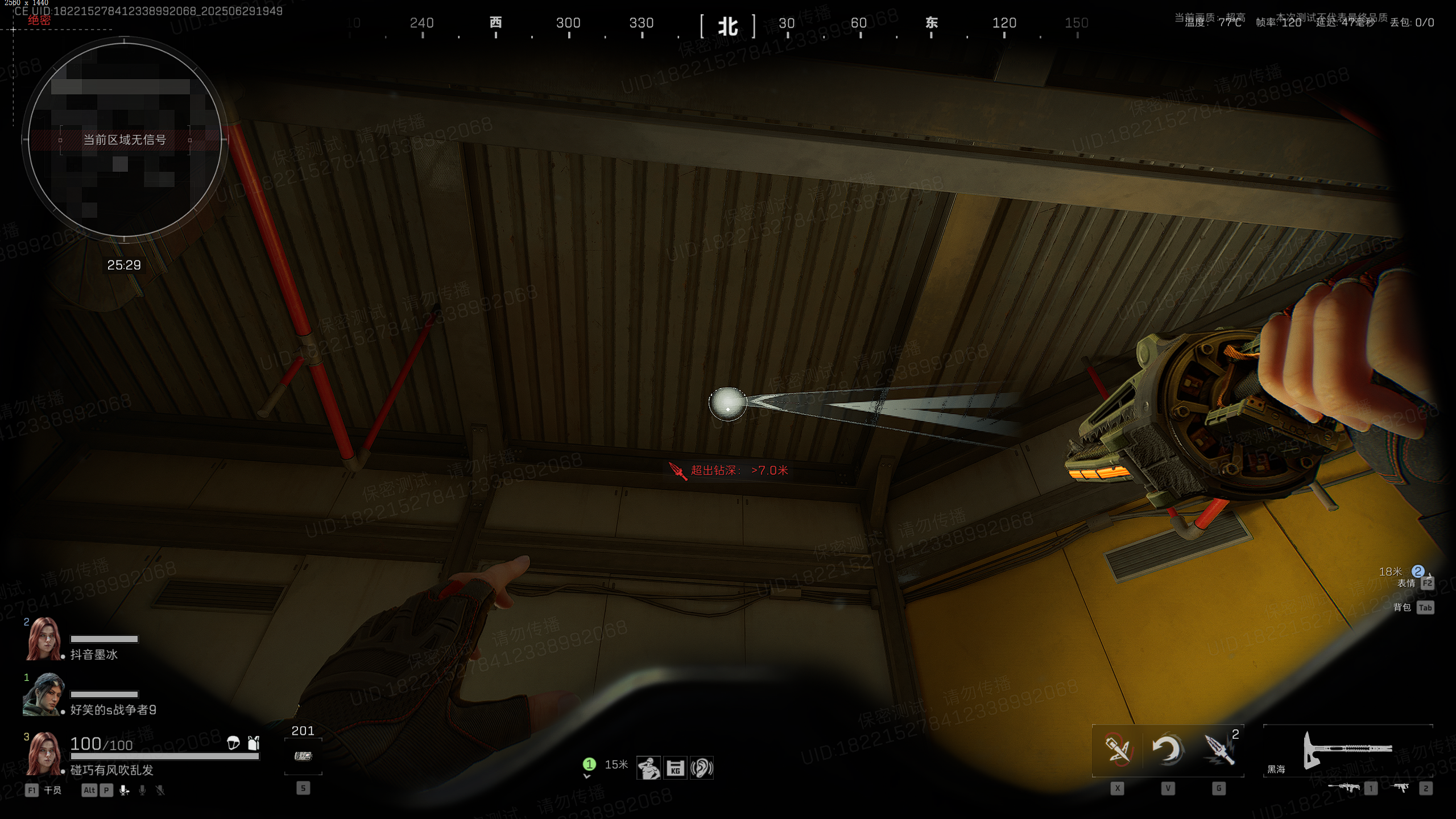Click the circular minimap showing no signal
1456x819 pixels.
click(125, 139)
